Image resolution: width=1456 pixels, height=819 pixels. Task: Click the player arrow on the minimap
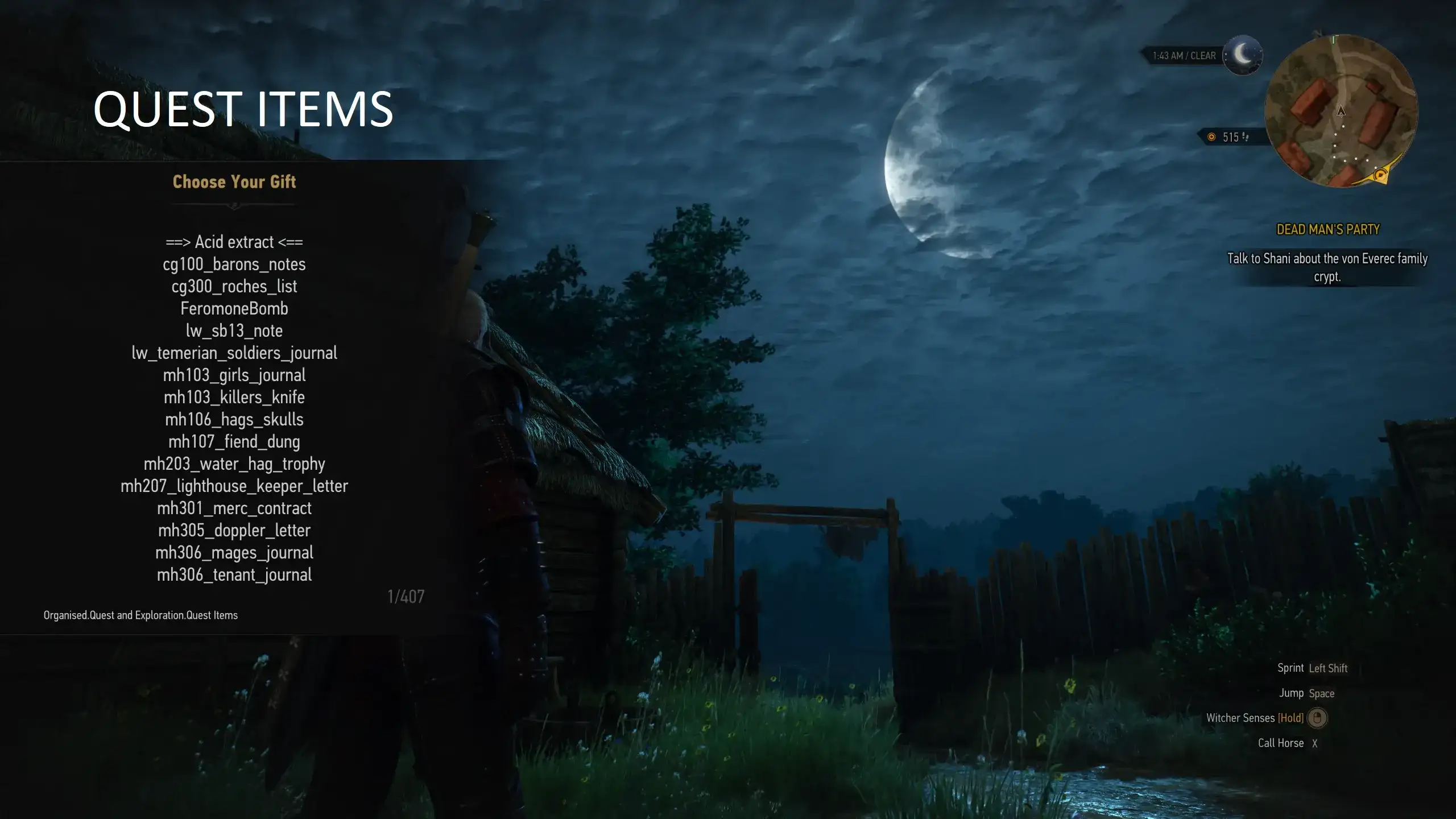[x=1341, y=112]
